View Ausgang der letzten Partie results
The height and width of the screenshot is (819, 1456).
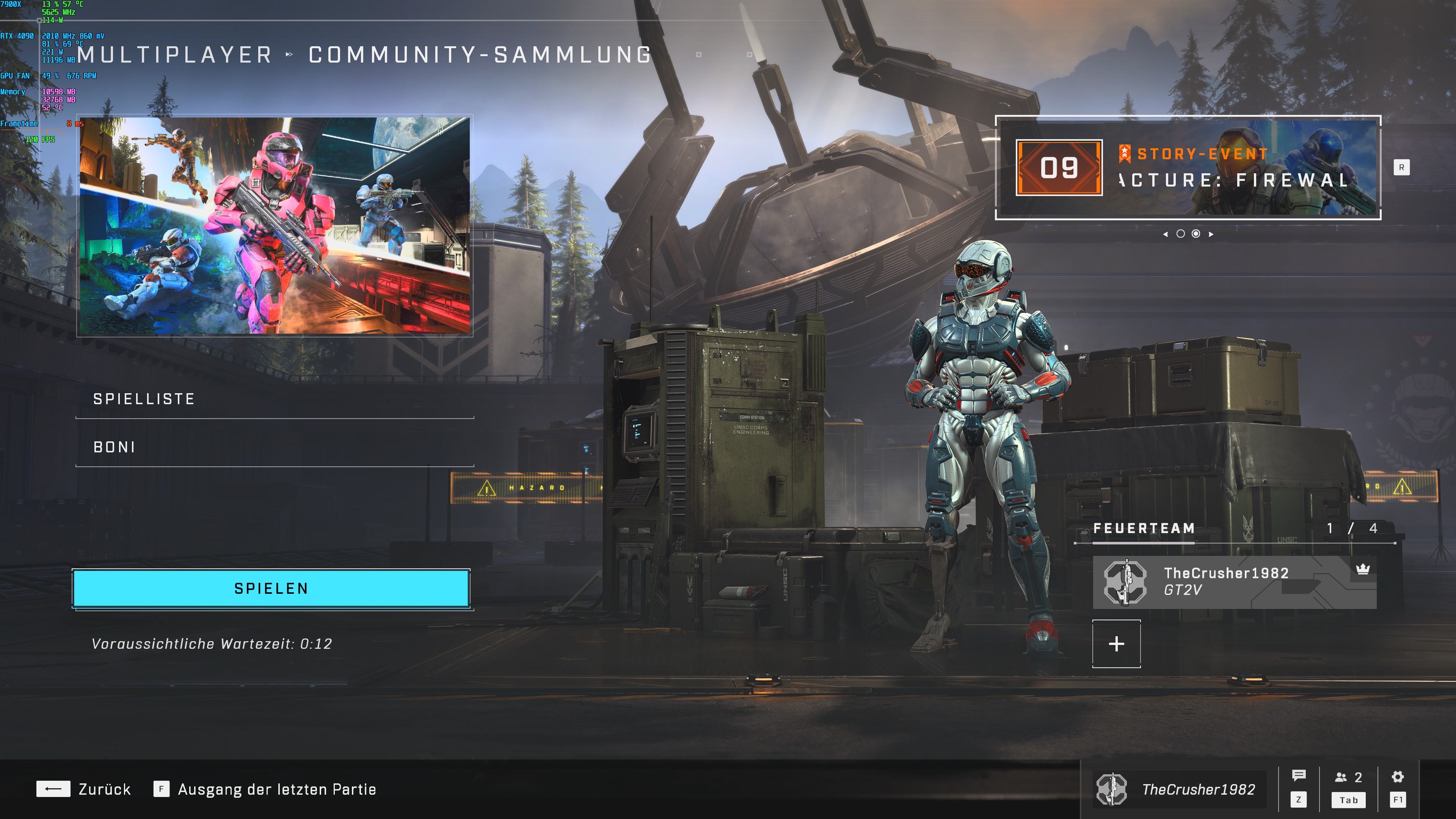click(x=265, y=789)
